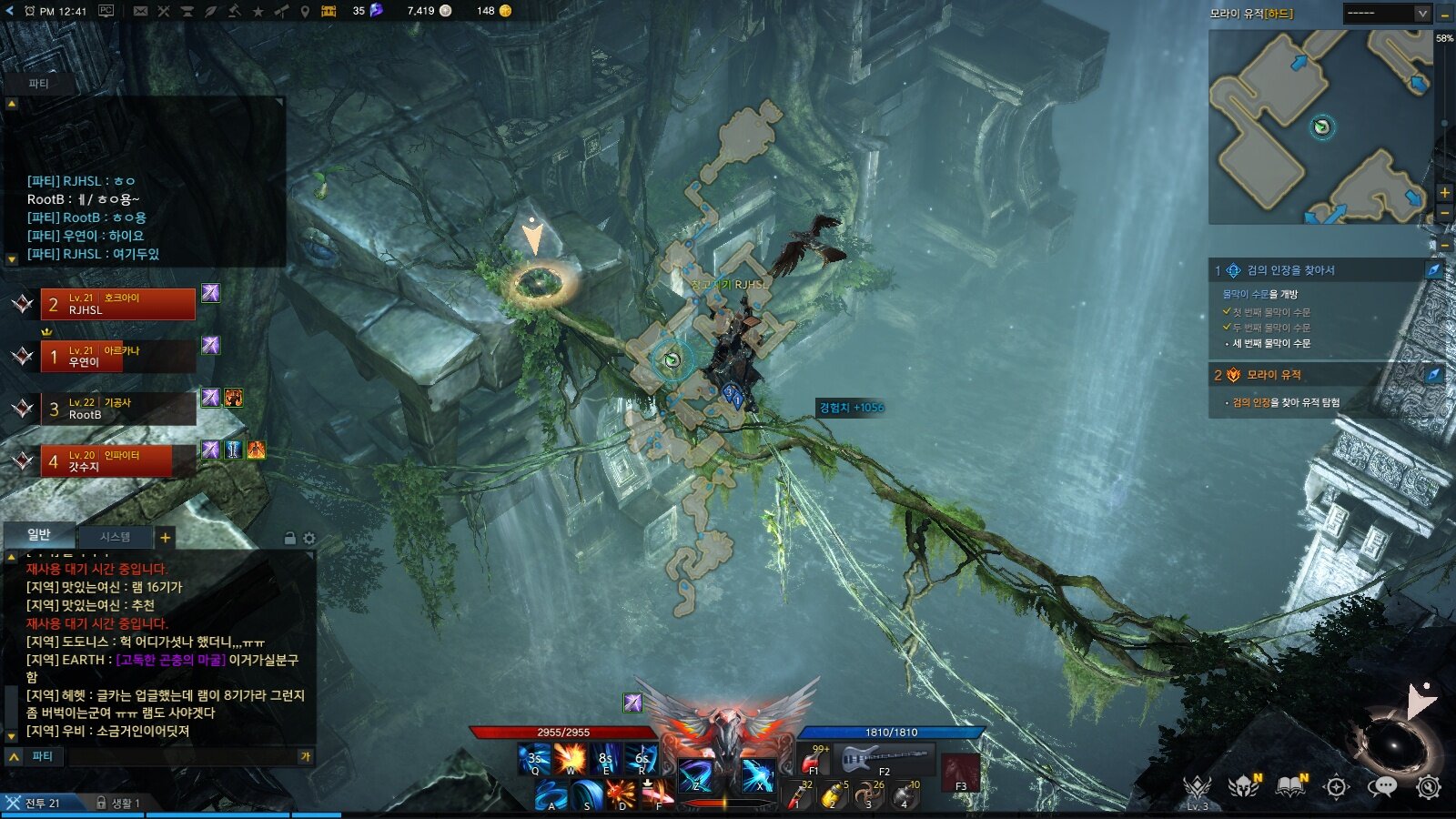Open the golden treasure chest shop icon
Viewport: 1456px width, 819px height.
point(329,11)
